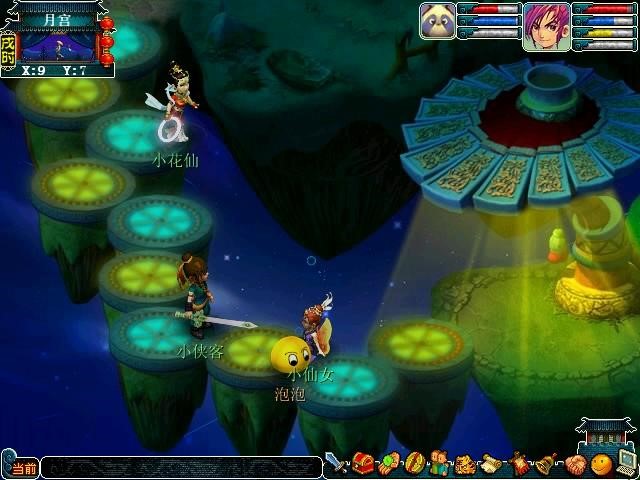Open the paper scroll quest icon

tap(494, 464)
